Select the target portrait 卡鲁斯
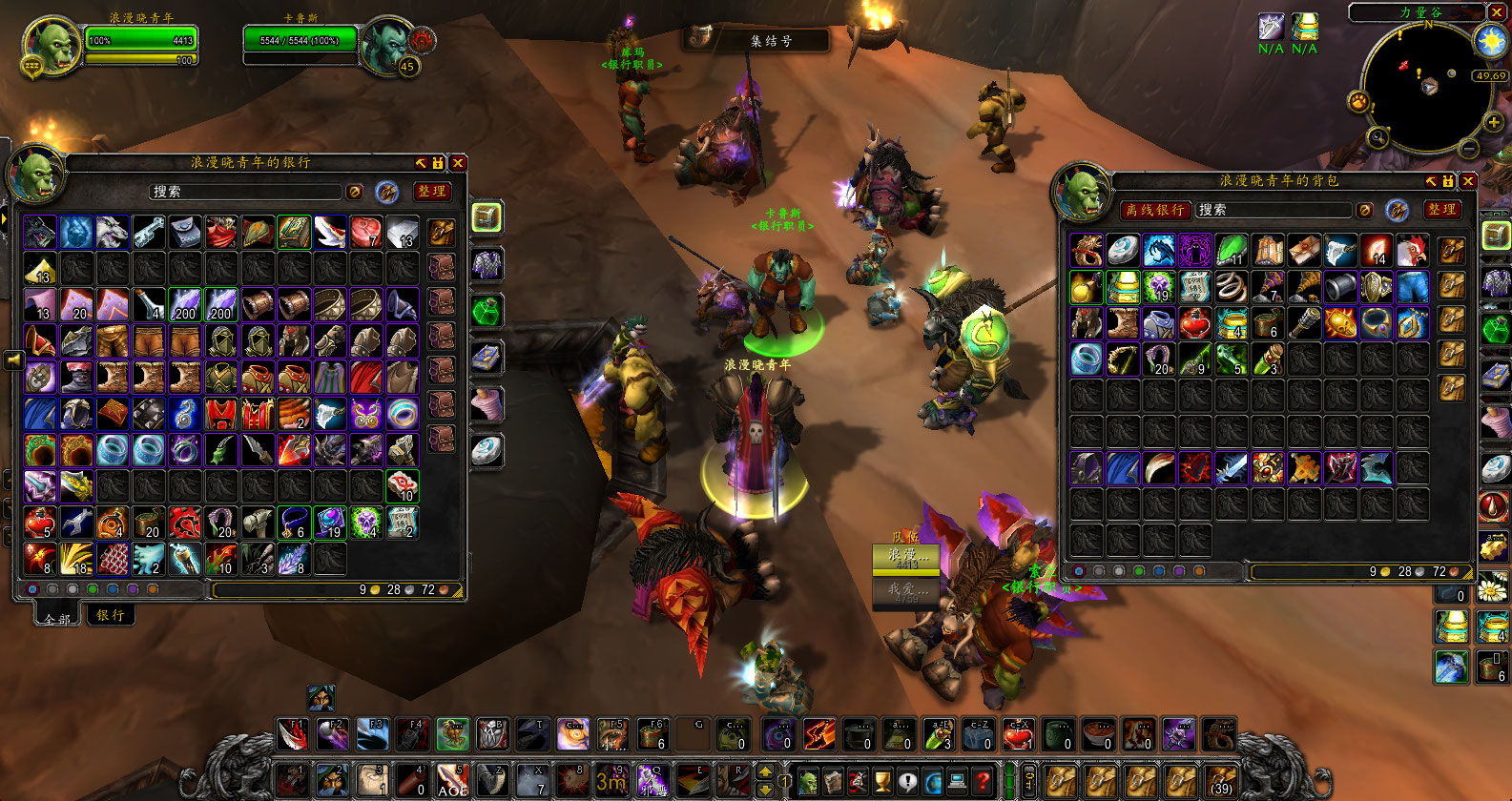 click(x=388, y=44)
